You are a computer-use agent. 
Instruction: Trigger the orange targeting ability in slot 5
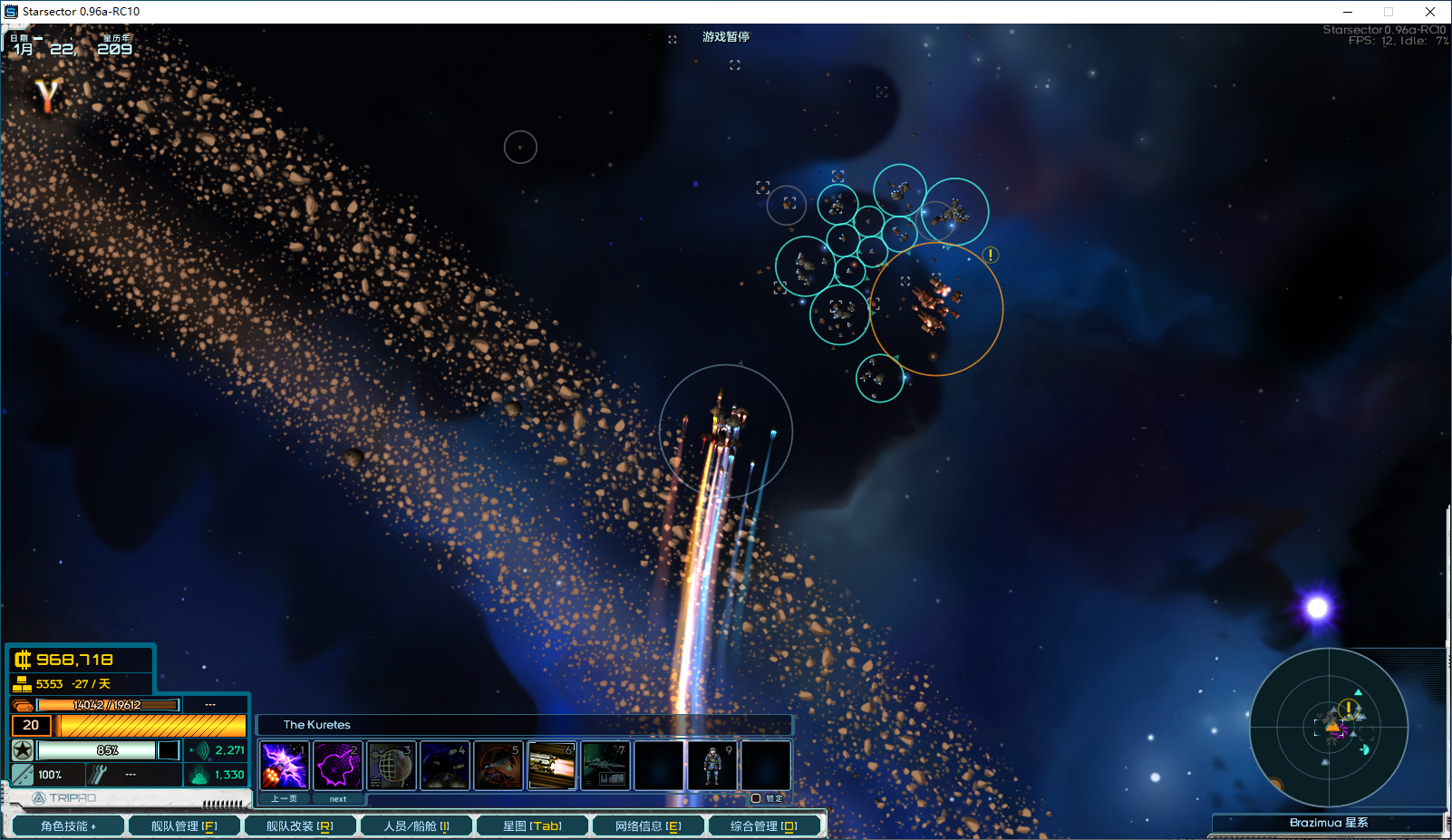(499, 765)
